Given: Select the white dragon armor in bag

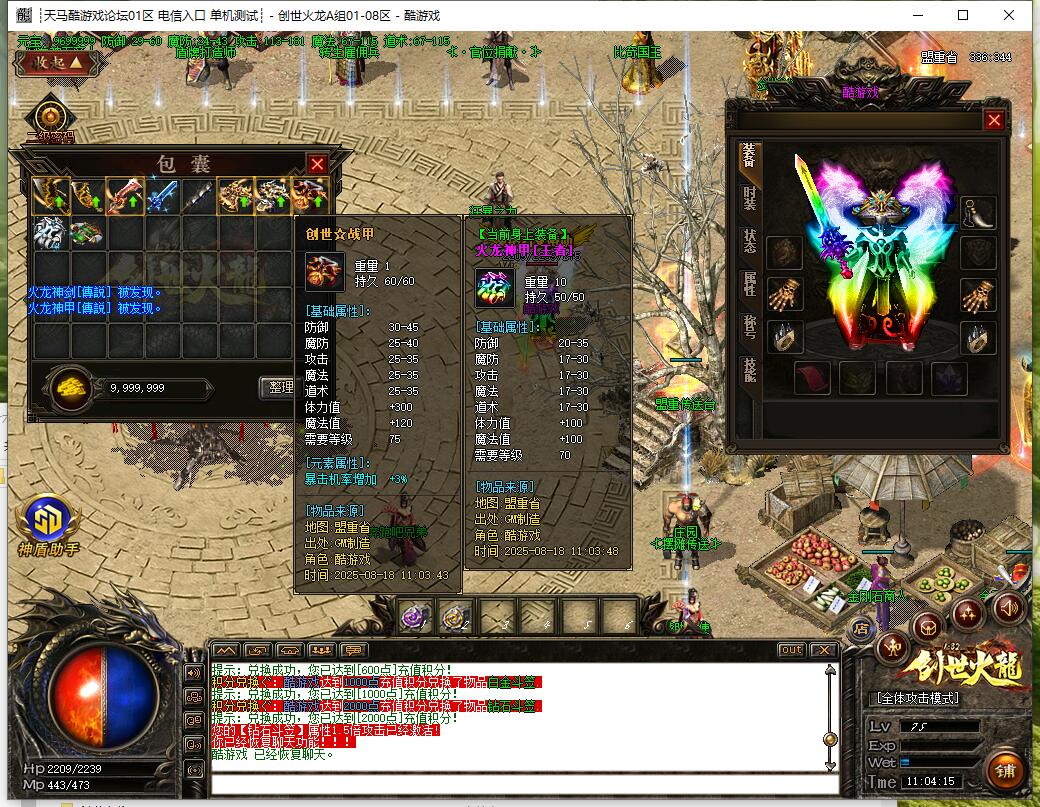Looking at the screenshot, I should coord(50,233).
